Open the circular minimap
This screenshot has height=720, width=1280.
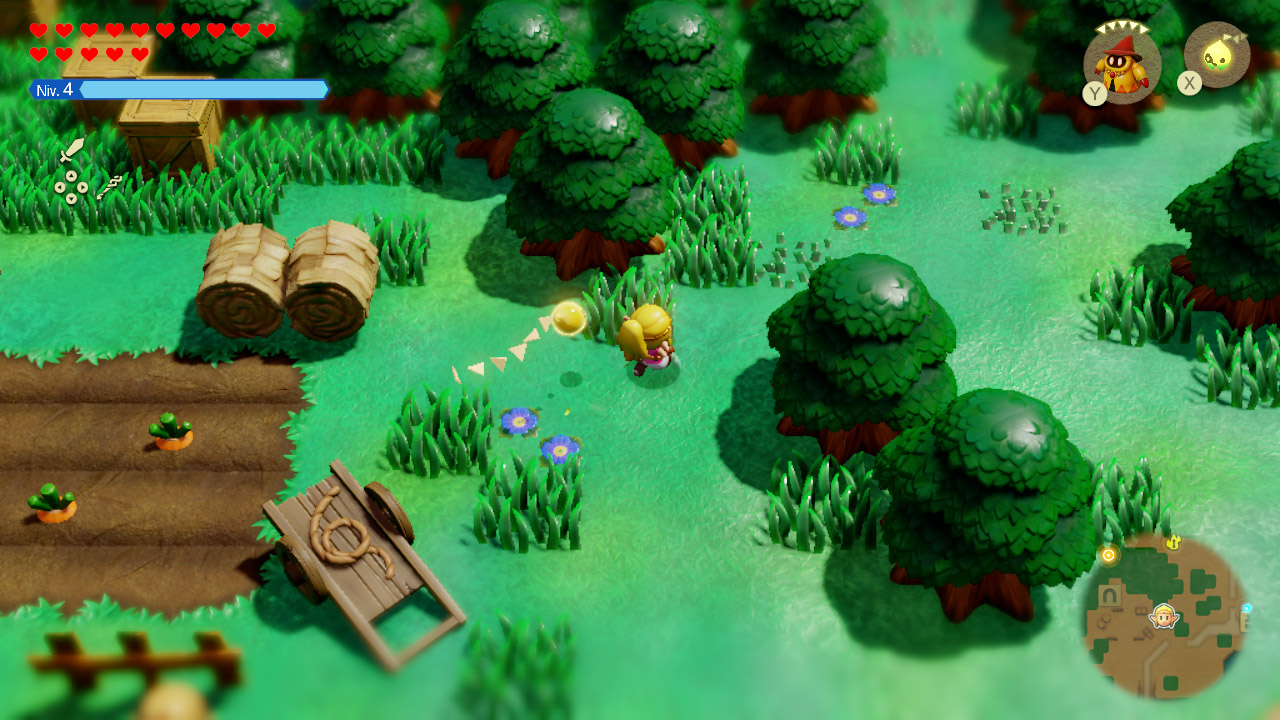coord(1166,616)
